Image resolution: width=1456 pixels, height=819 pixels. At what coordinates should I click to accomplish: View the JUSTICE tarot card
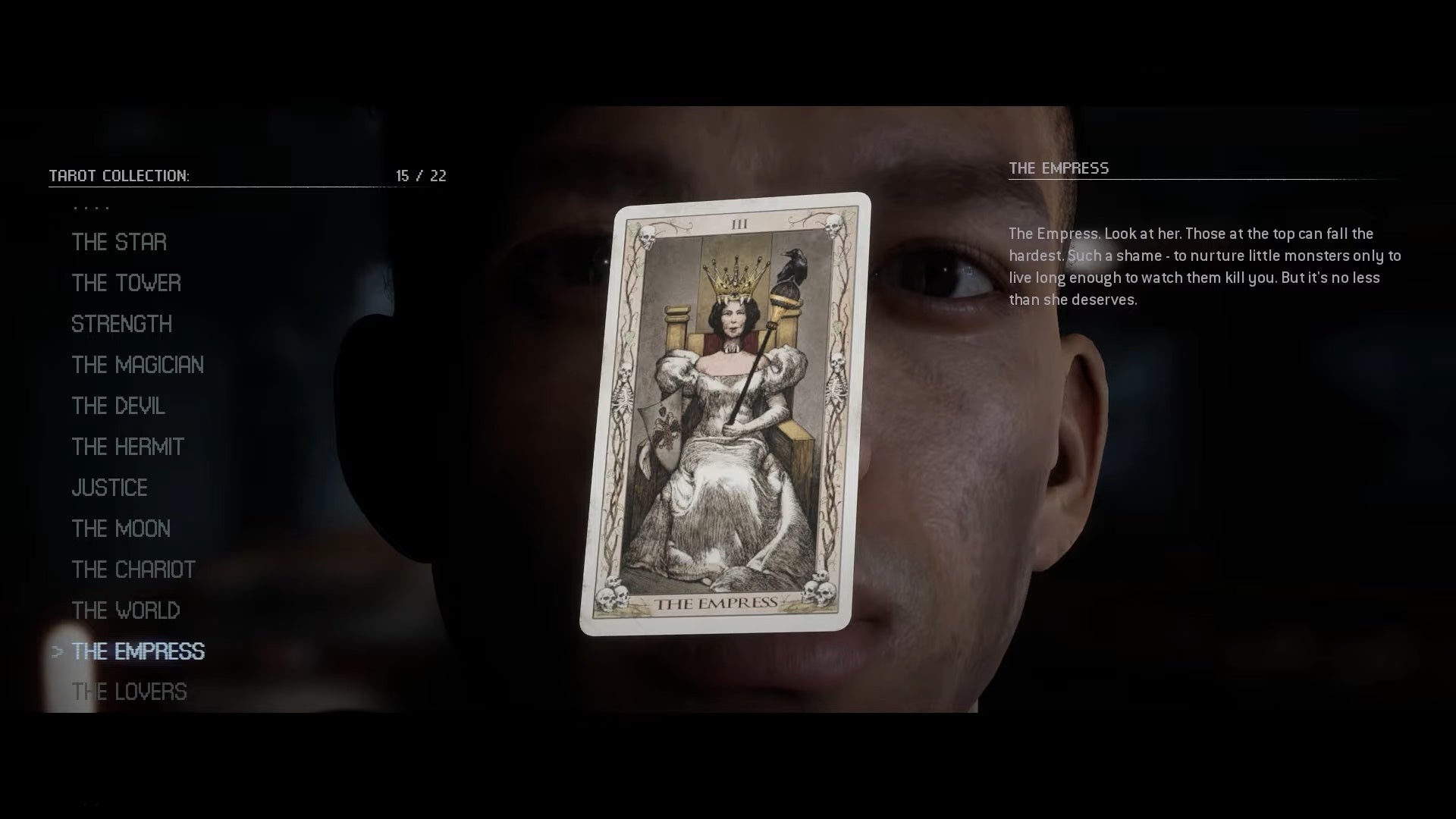point(109,488)
